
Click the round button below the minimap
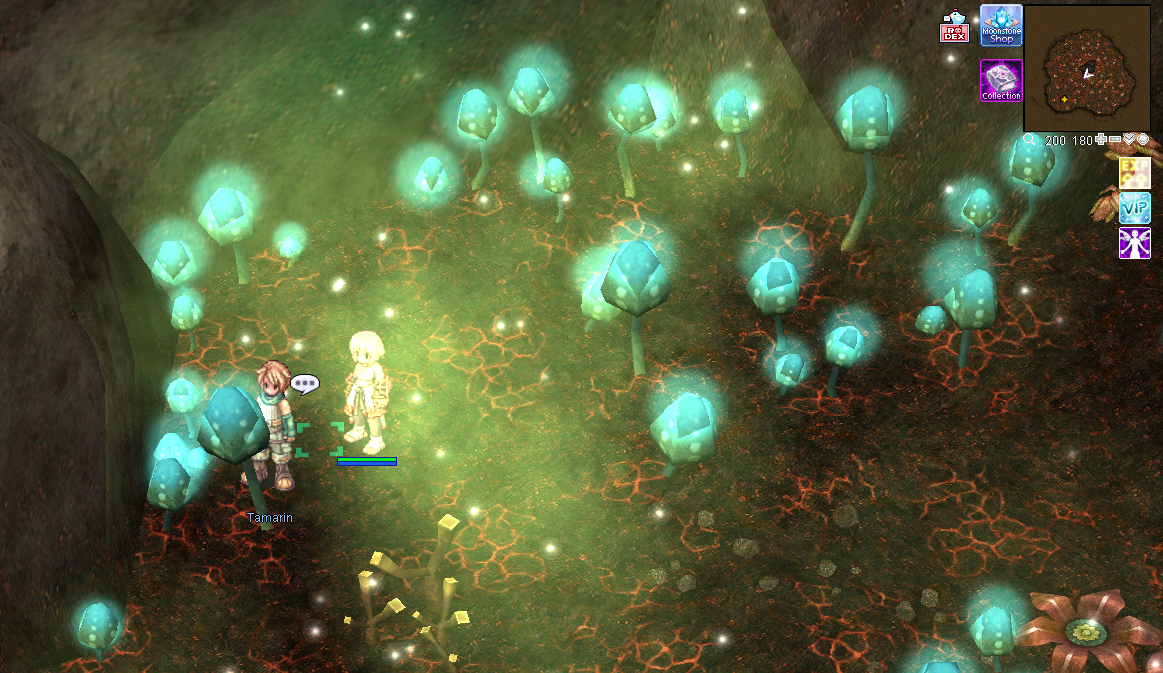(x=1143, y=140)
